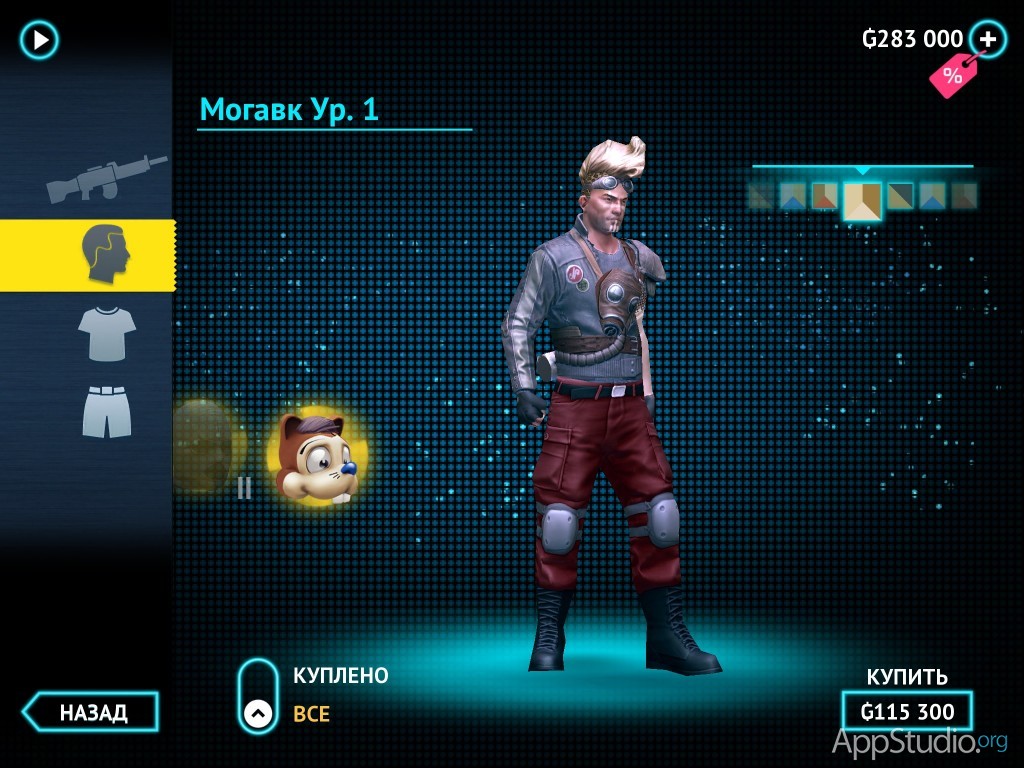Add more currency with the plus button
The height and width of the screenshot is (768, 1024).
point(988,40)
